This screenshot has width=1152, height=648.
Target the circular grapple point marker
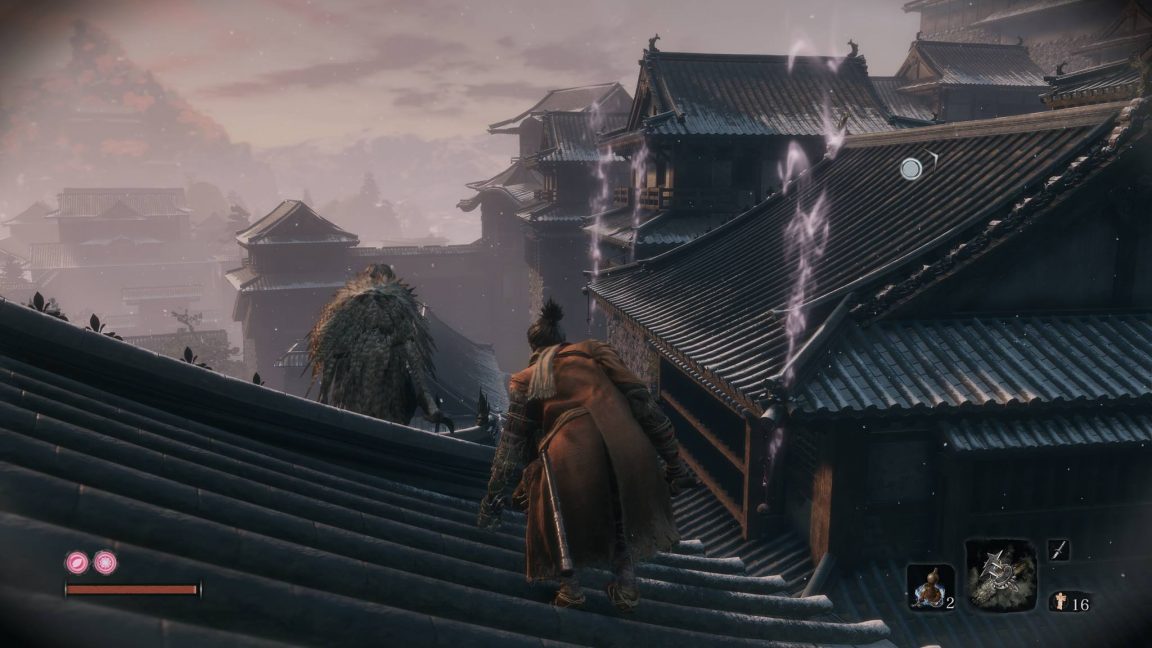[x=911, y=169]
